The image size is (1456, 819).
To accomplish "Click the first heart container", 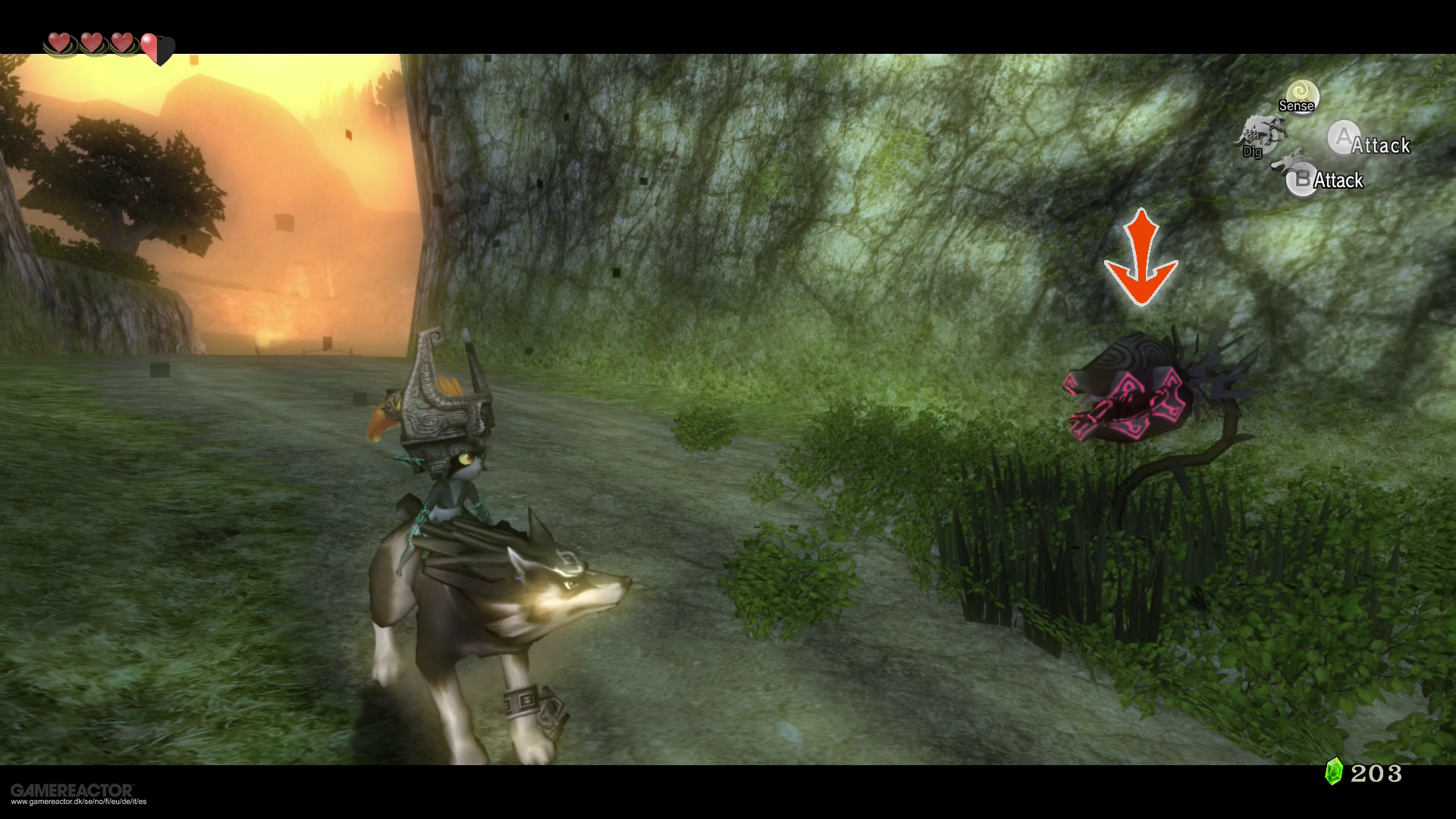I will [x=59, y=44].
